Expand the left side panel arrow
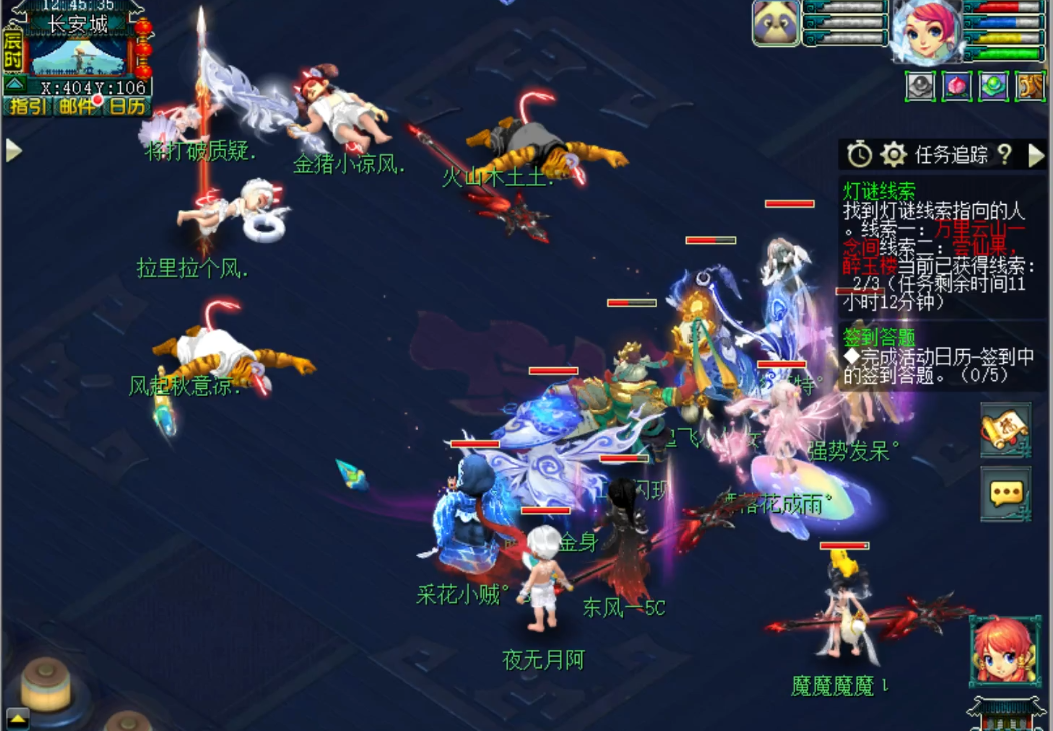1053x731 pixels. [13, 150]
